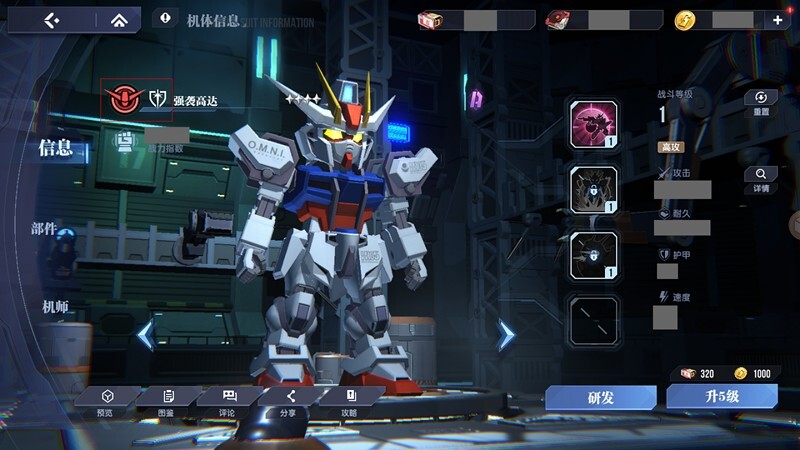Open the exclamation mark info icon

click(x=165, y=18)
